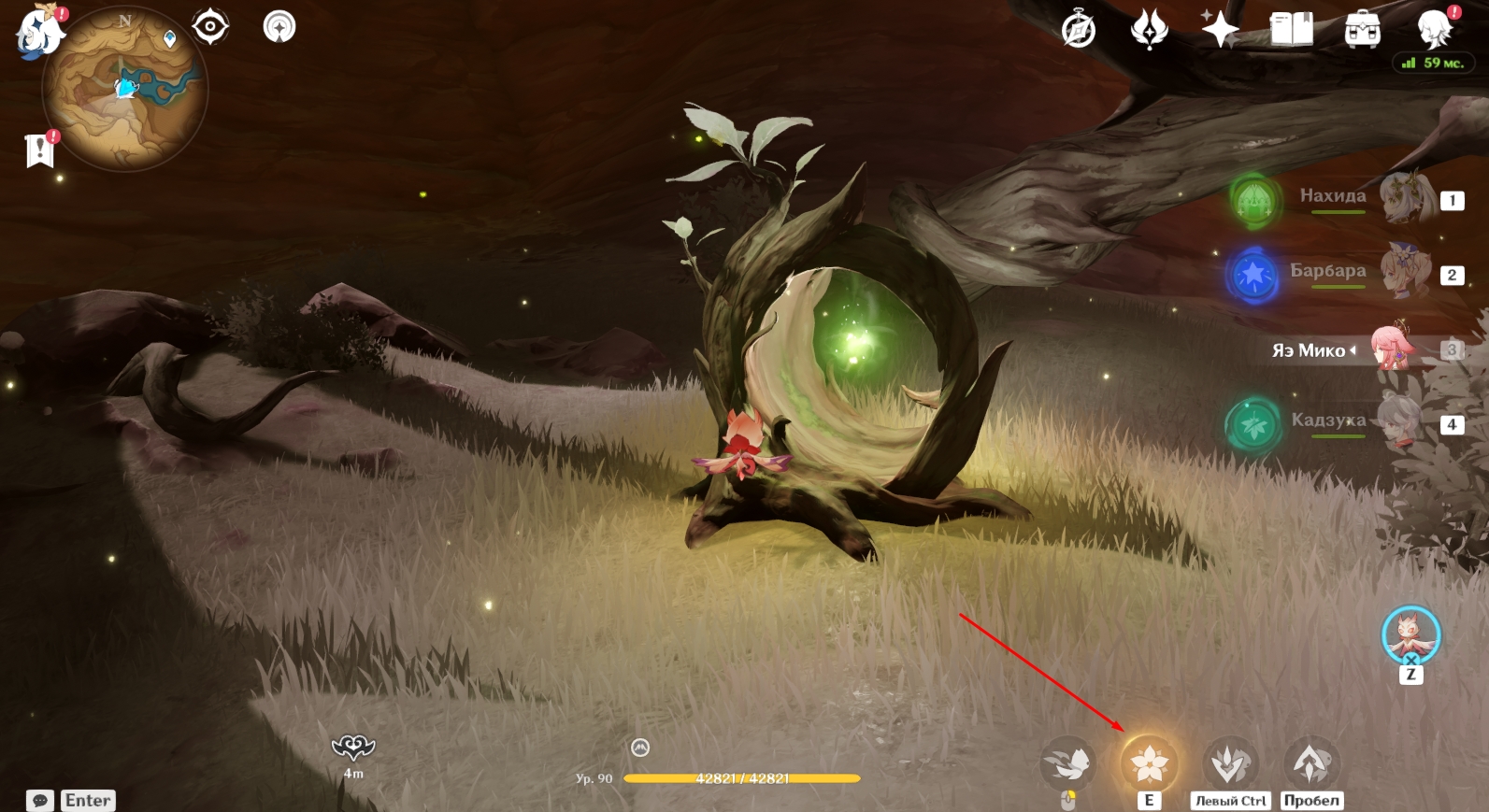
Task: Open the Wish four-pointed star icon
Action: (x=1220, y=30)
